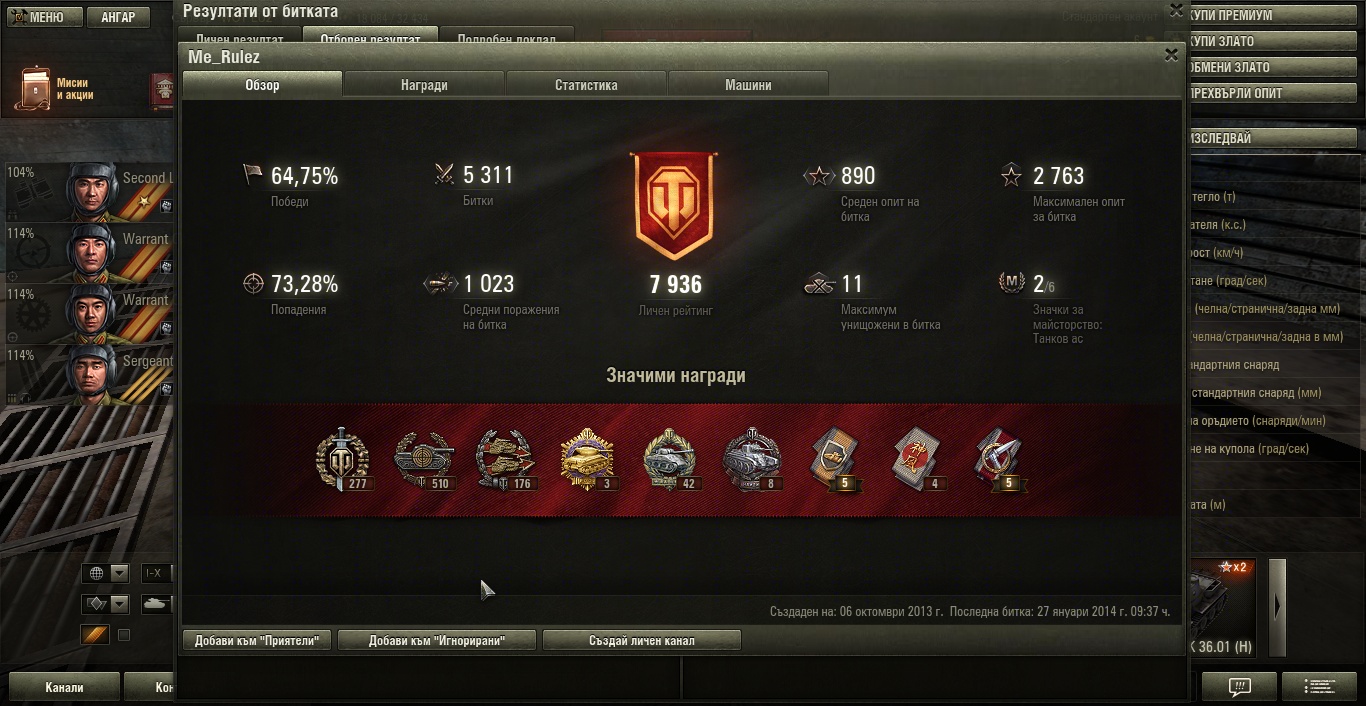Image resolution: width=1366 pixels, height=706 pixels.
Task: Go to АНГАР
Action: click(118, 17)
